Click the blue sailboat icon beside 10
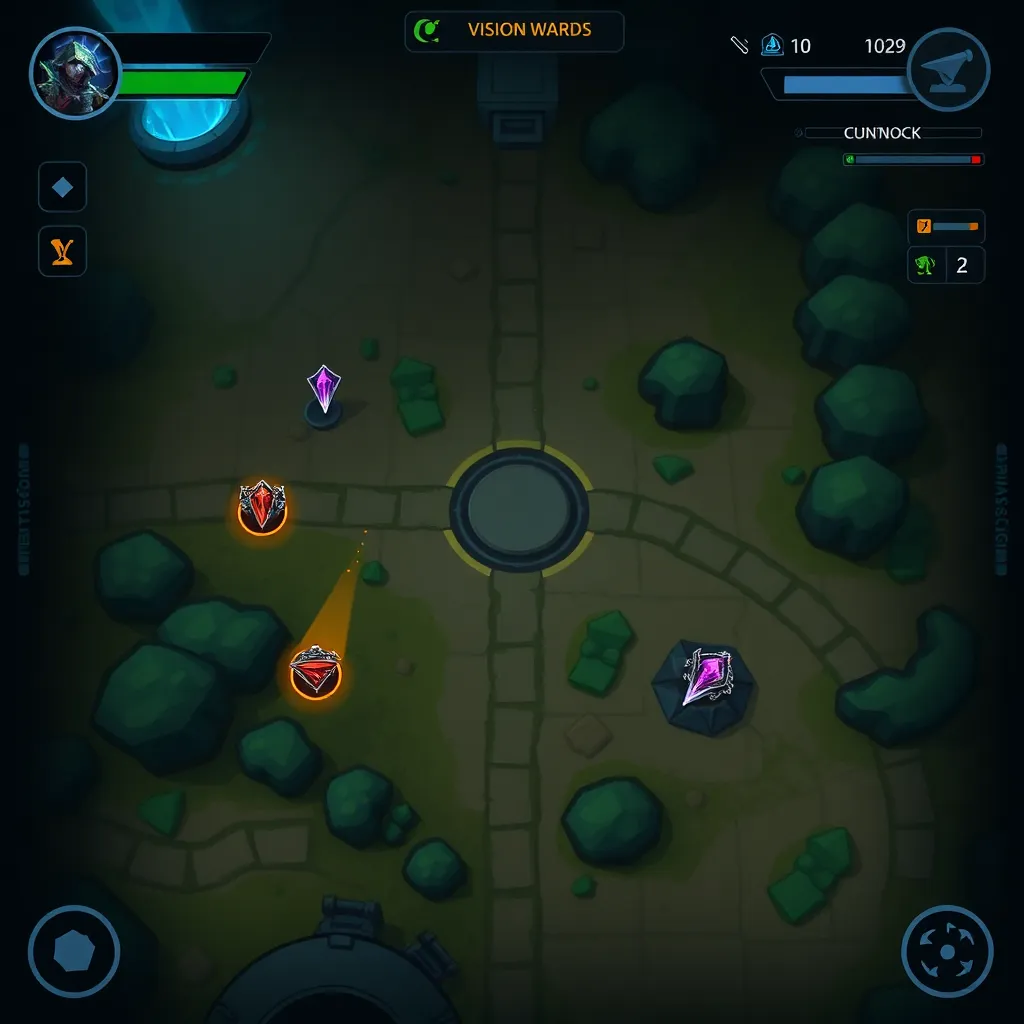 pos(772,45)
